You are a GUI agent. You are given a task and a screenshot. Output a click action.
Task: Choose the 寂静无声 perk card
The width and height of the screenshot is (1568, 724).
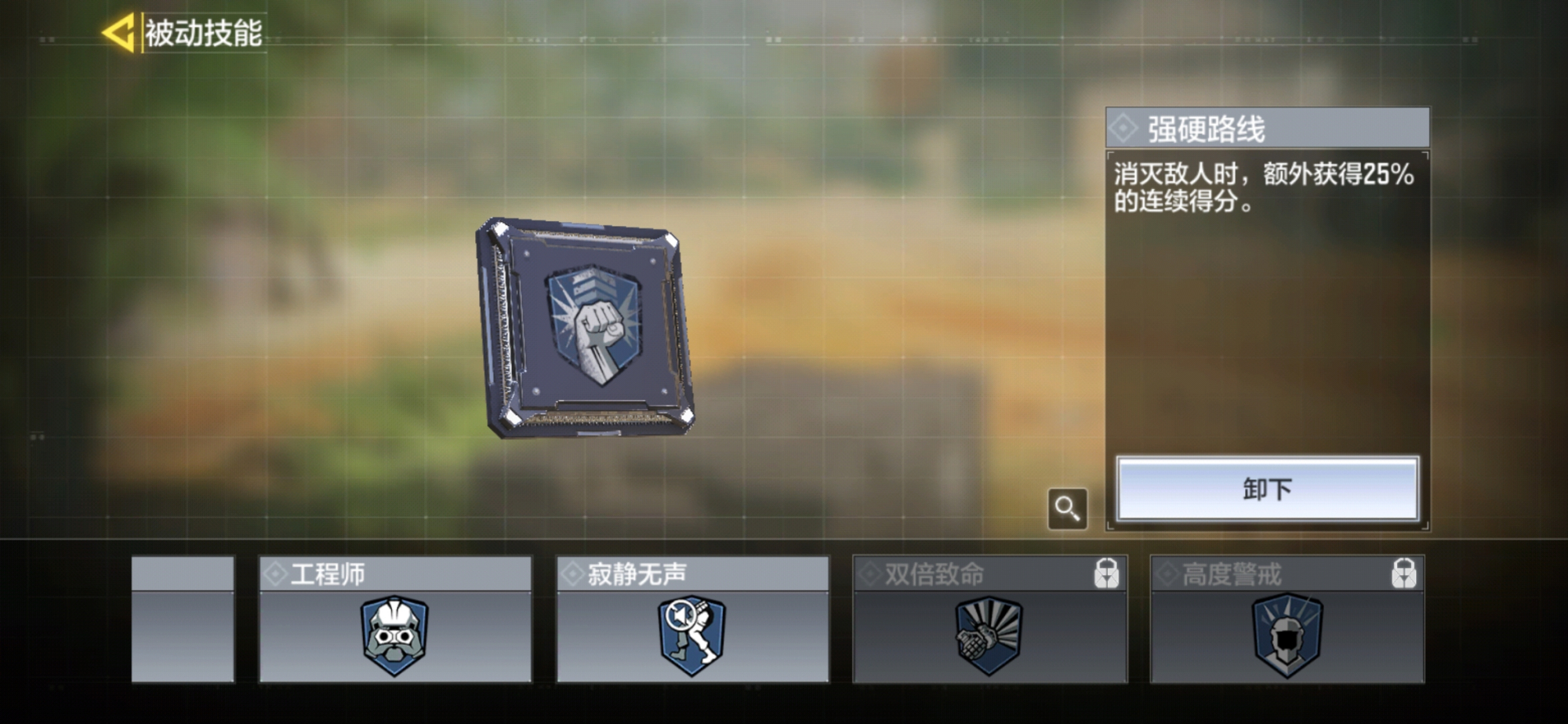click(x=692, y=620)
